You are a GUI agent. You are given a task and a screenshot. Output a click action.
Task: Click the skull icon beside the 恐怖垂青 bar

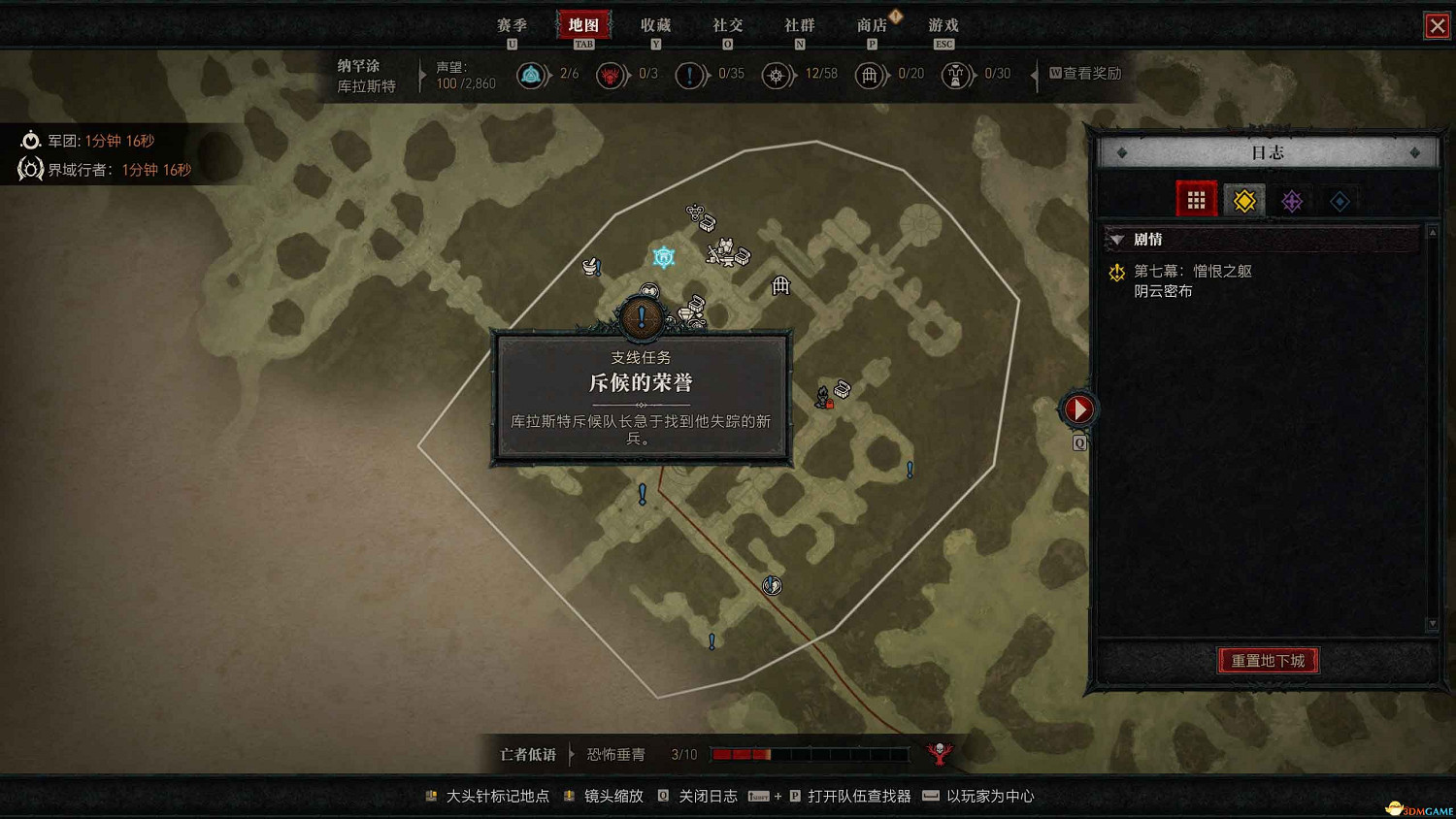tap(939, 751)
